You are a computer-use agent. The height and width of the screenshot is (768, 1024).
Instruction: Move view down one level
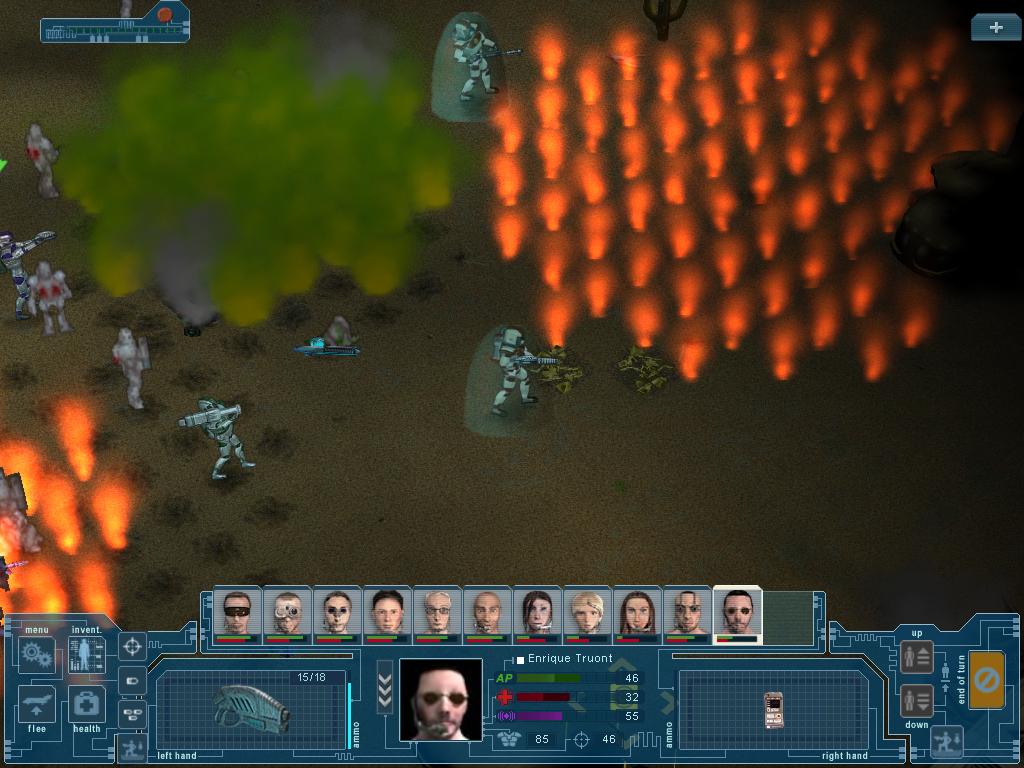point(917,700)
